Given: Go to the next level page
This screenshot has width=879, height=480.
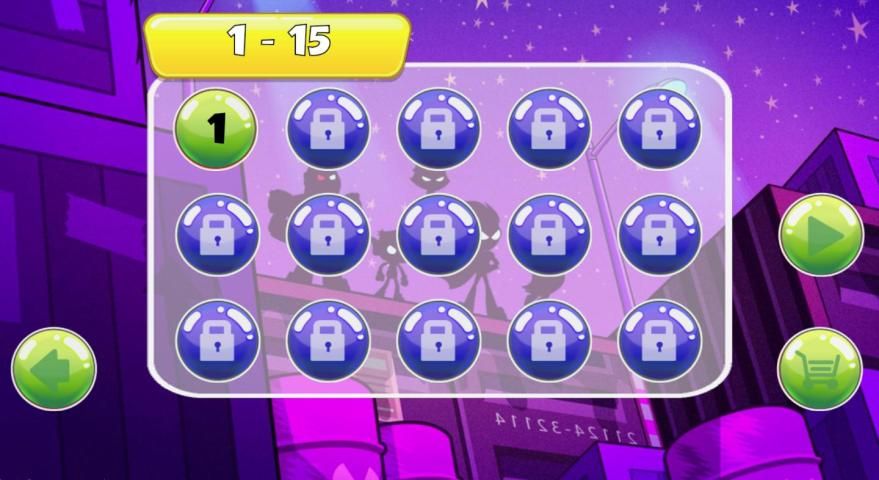Looking at the screenshot, I should (x=820, y=235).
